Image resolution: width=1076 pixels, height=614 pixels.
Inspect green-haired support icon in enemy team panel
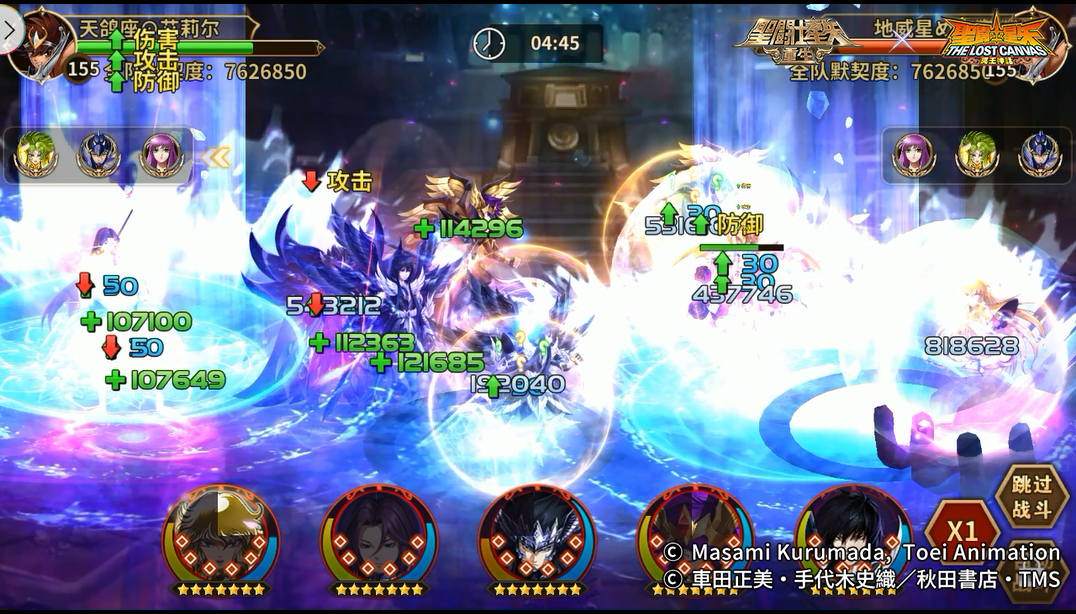point(977,155)
